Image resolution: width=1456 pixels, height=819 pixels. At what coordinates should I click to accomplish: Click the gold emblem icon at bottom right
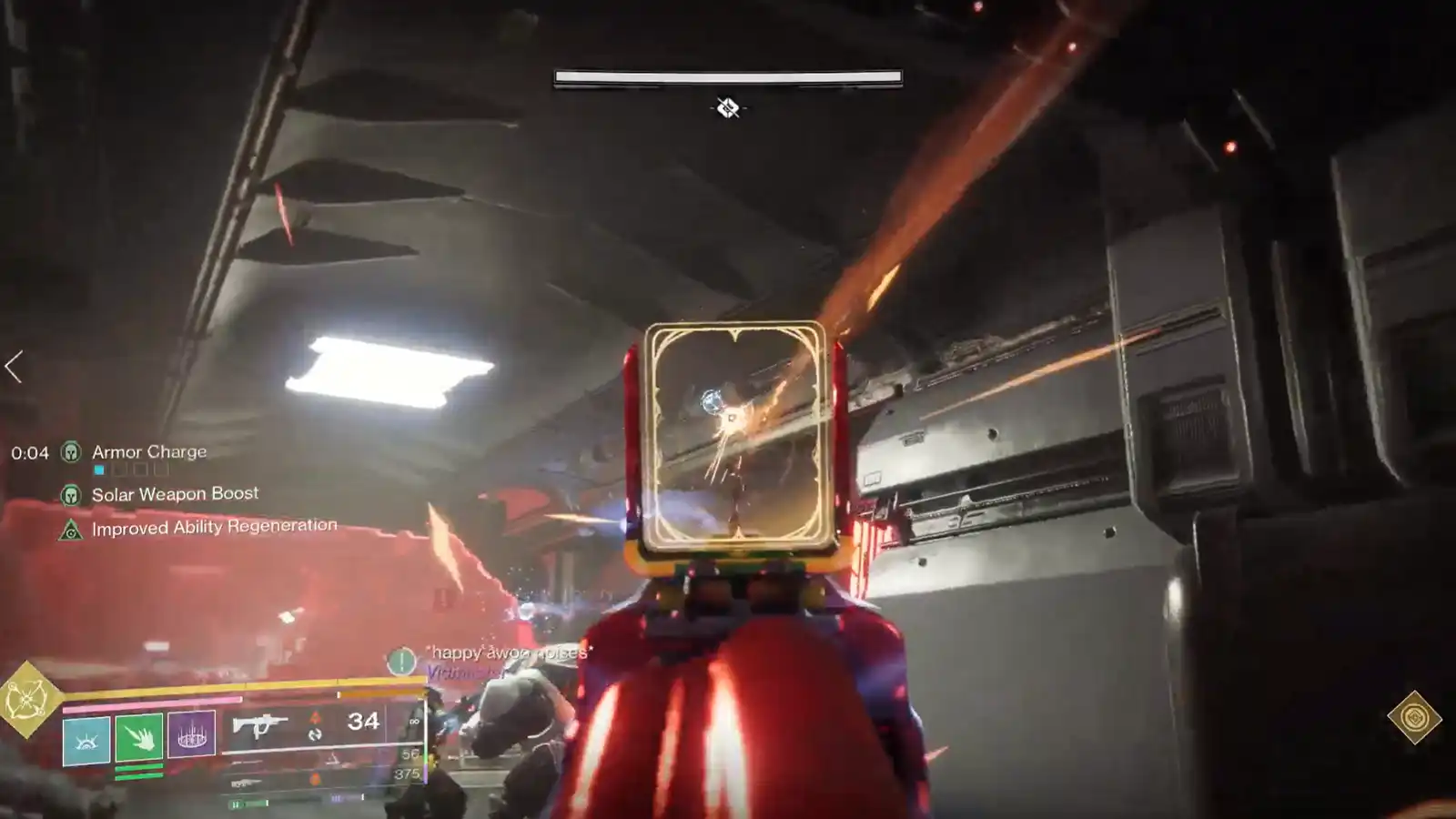pyautogui.click(x=1415, y=718)
